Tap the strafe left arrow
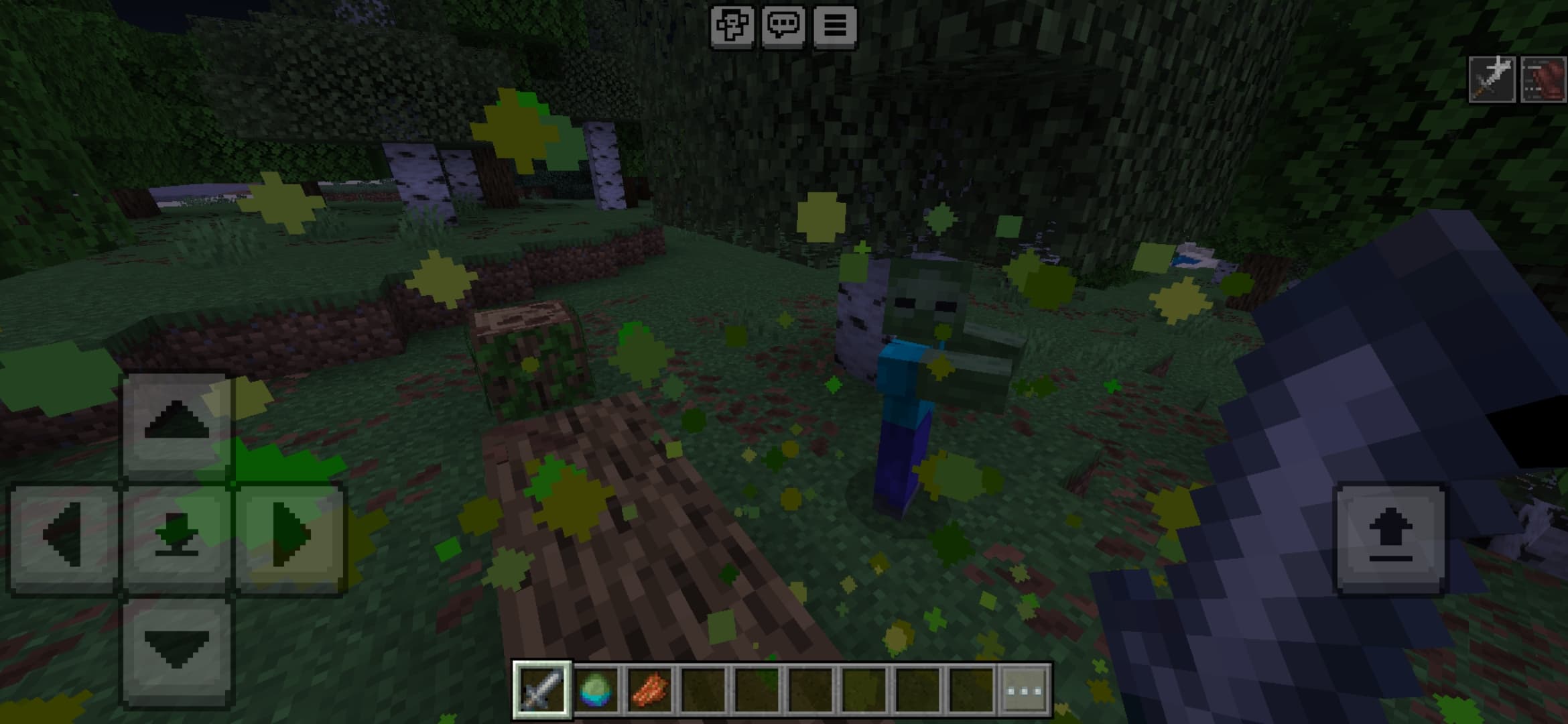Screen dimensions: 1568x724 64,537
